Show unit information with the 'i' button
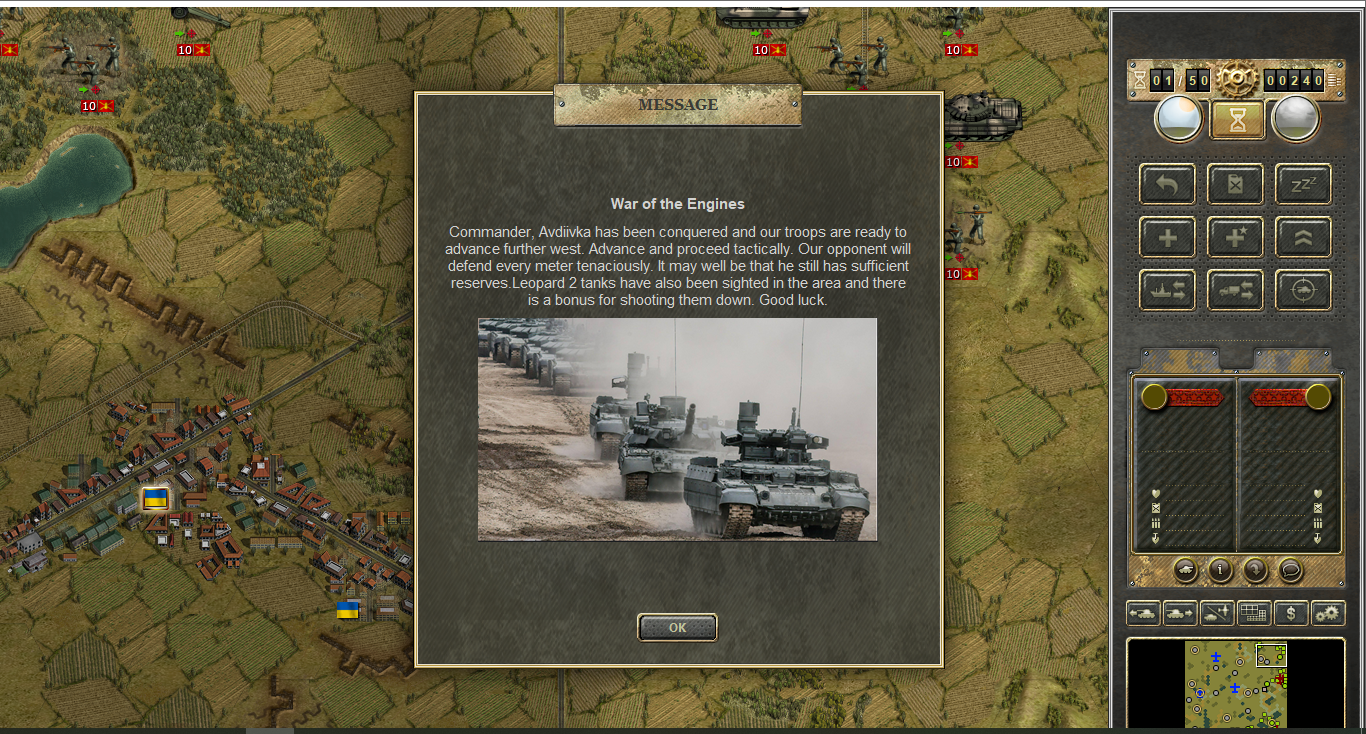This screenshot has height=734, width=1366. [x=1220, y=570]
